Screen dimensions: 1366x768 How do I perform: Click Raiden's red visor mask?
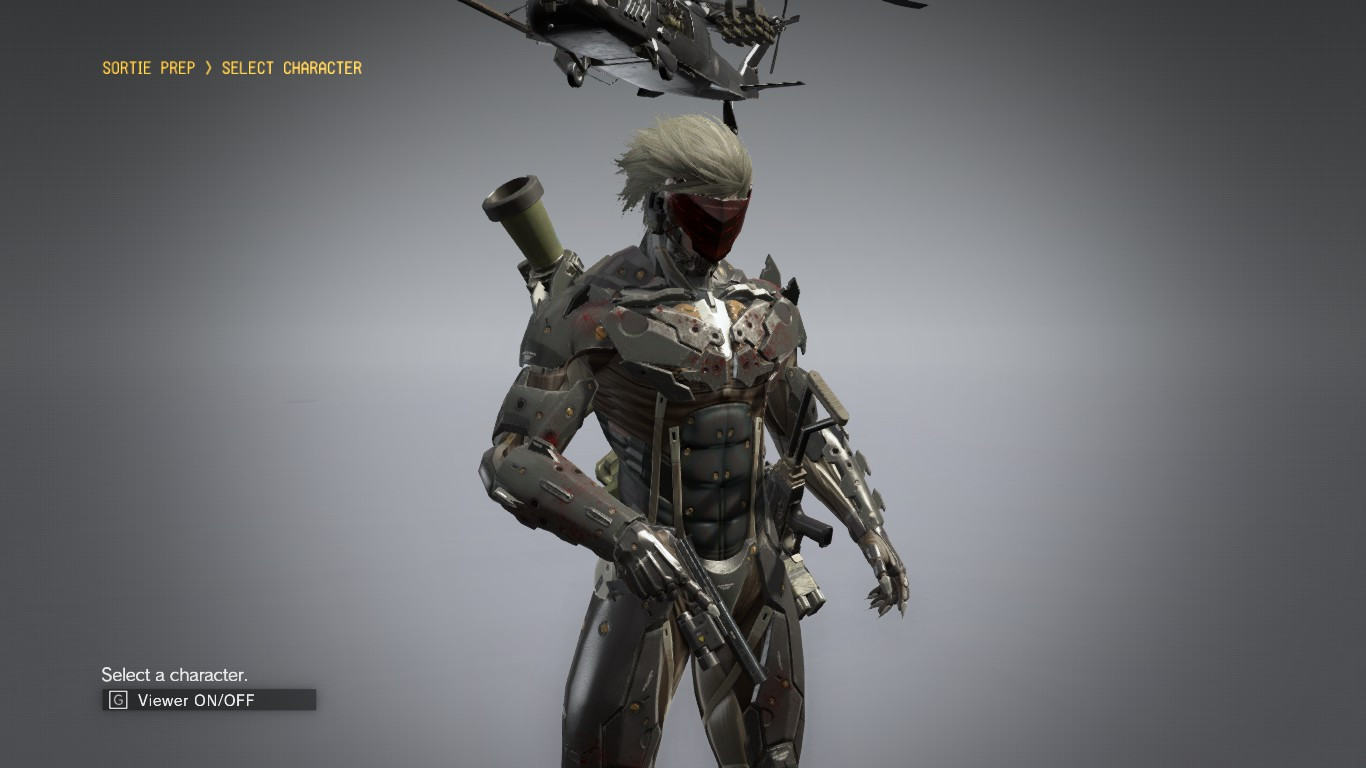click(x=708, y=220)
